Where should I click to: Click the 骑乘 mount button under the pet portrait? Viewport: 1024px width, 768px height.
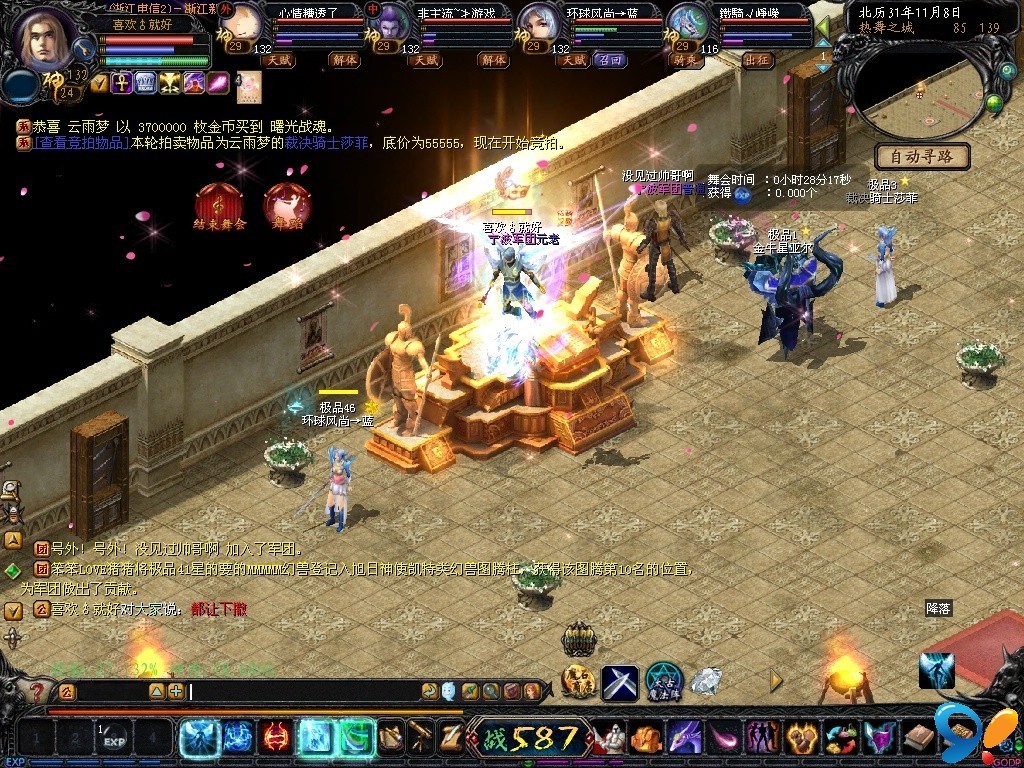pyautogui.click(x=691, y=60)
